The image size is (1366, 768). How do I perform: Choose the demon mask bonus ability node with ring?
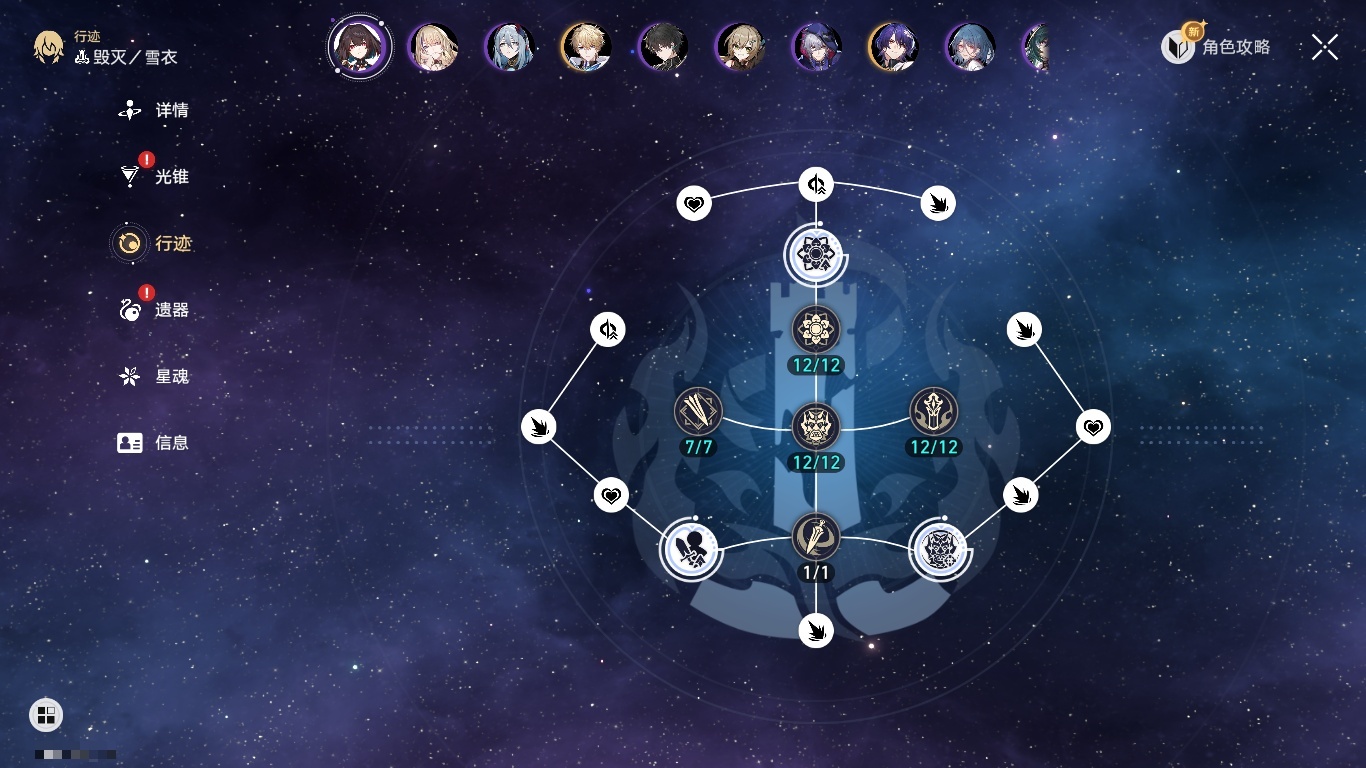coord(939,550)
